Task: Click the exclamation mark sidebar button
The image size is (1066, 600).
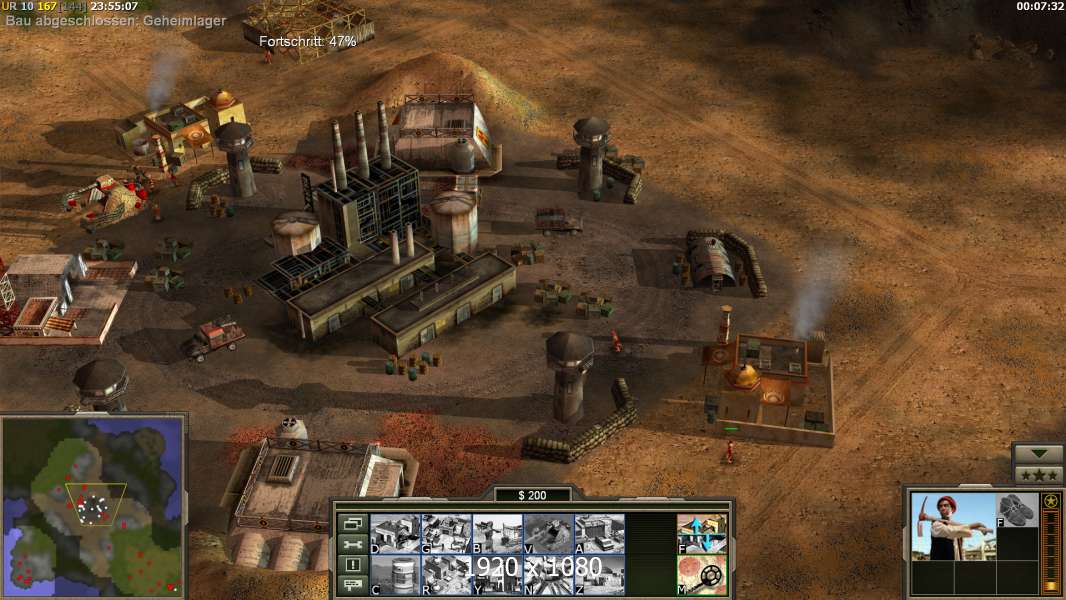Action: (352, 565)
